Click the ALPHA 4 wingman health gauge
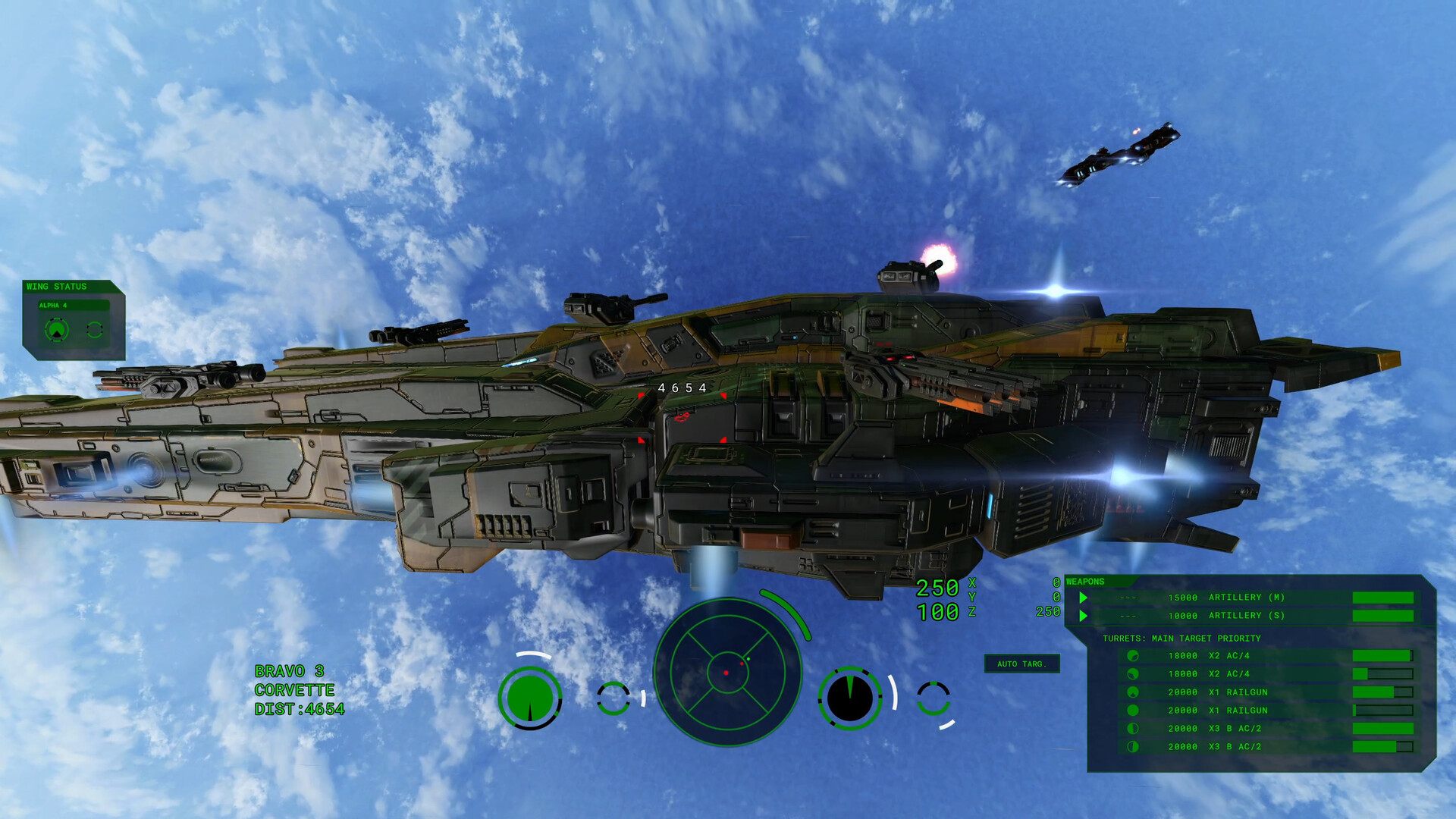 coord(56,329)
